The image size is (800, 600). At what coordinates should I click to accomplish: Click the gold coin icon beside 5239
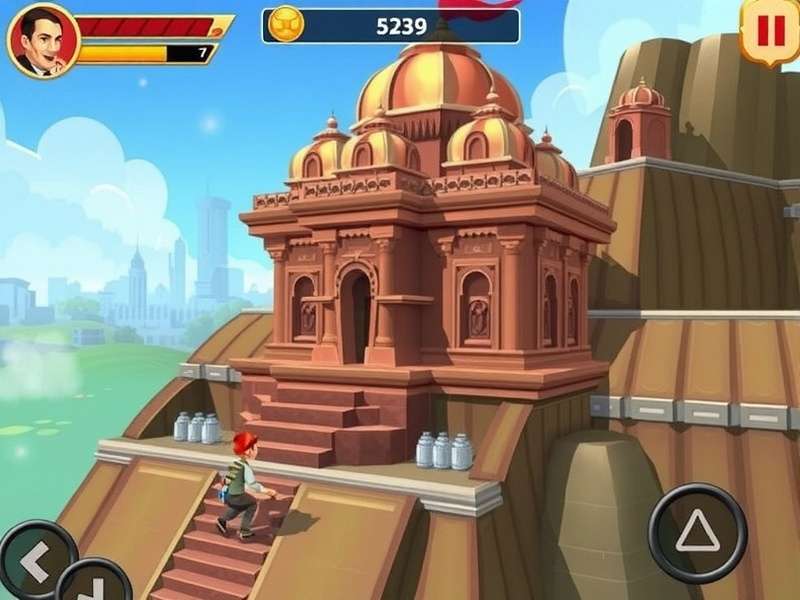[288, 26]
